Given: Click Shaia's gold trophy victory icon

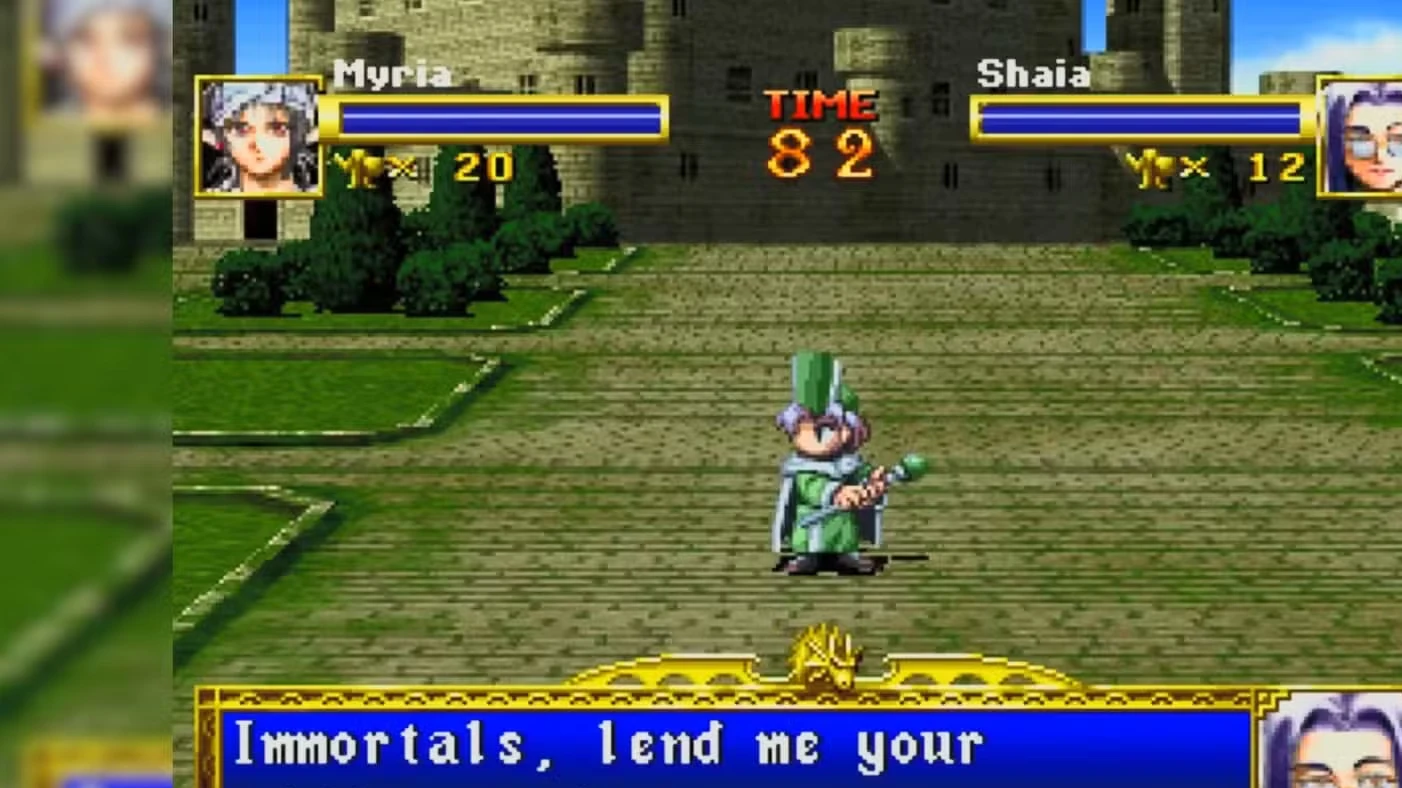Looking at the screenshot, I should (x=1153, y=167).
